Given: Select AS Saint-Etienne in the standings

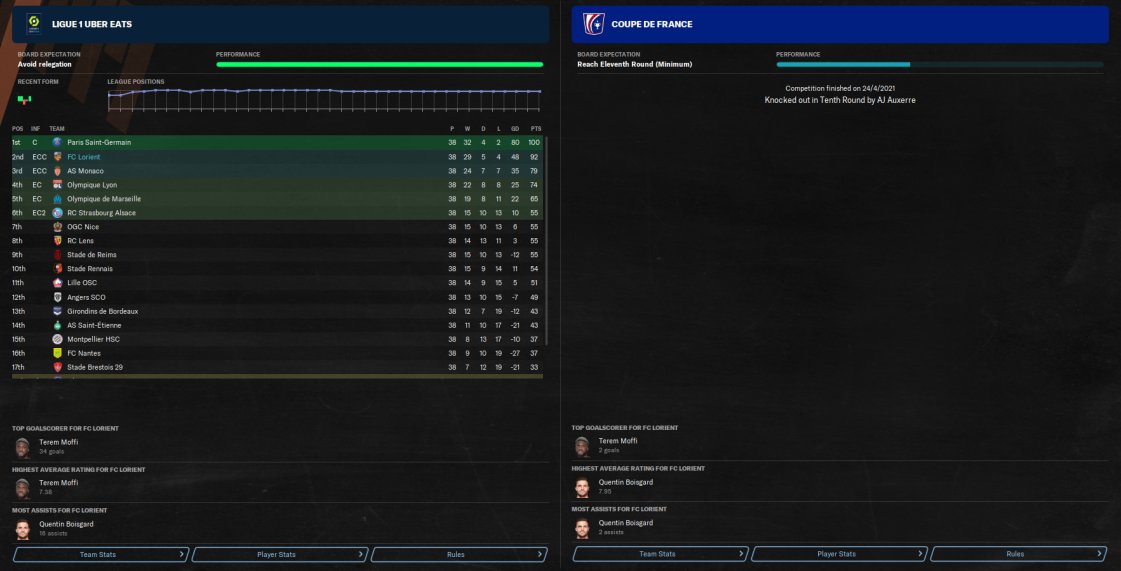Looking at the screenshot, I should [95, 325].
